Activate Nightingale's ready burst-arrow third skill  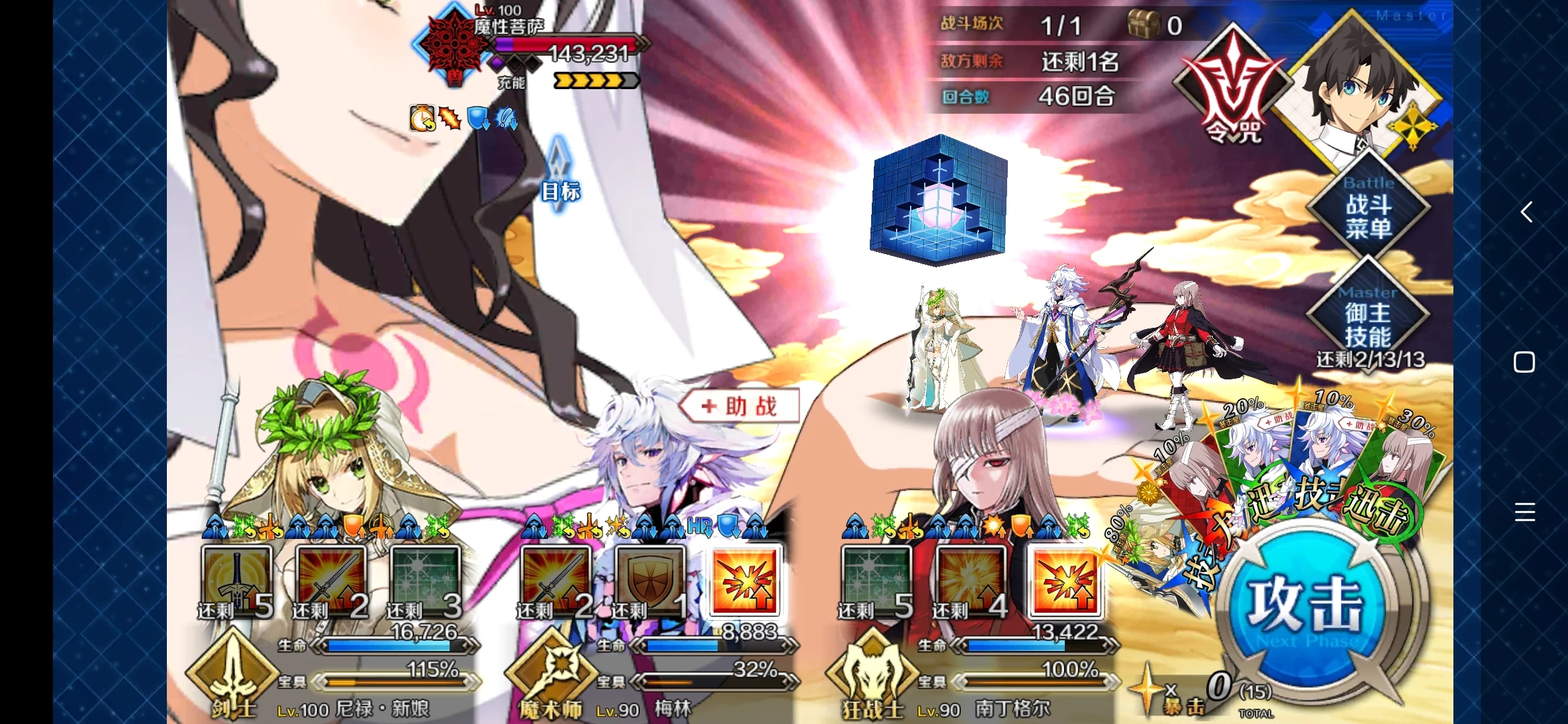(1065, 581)
